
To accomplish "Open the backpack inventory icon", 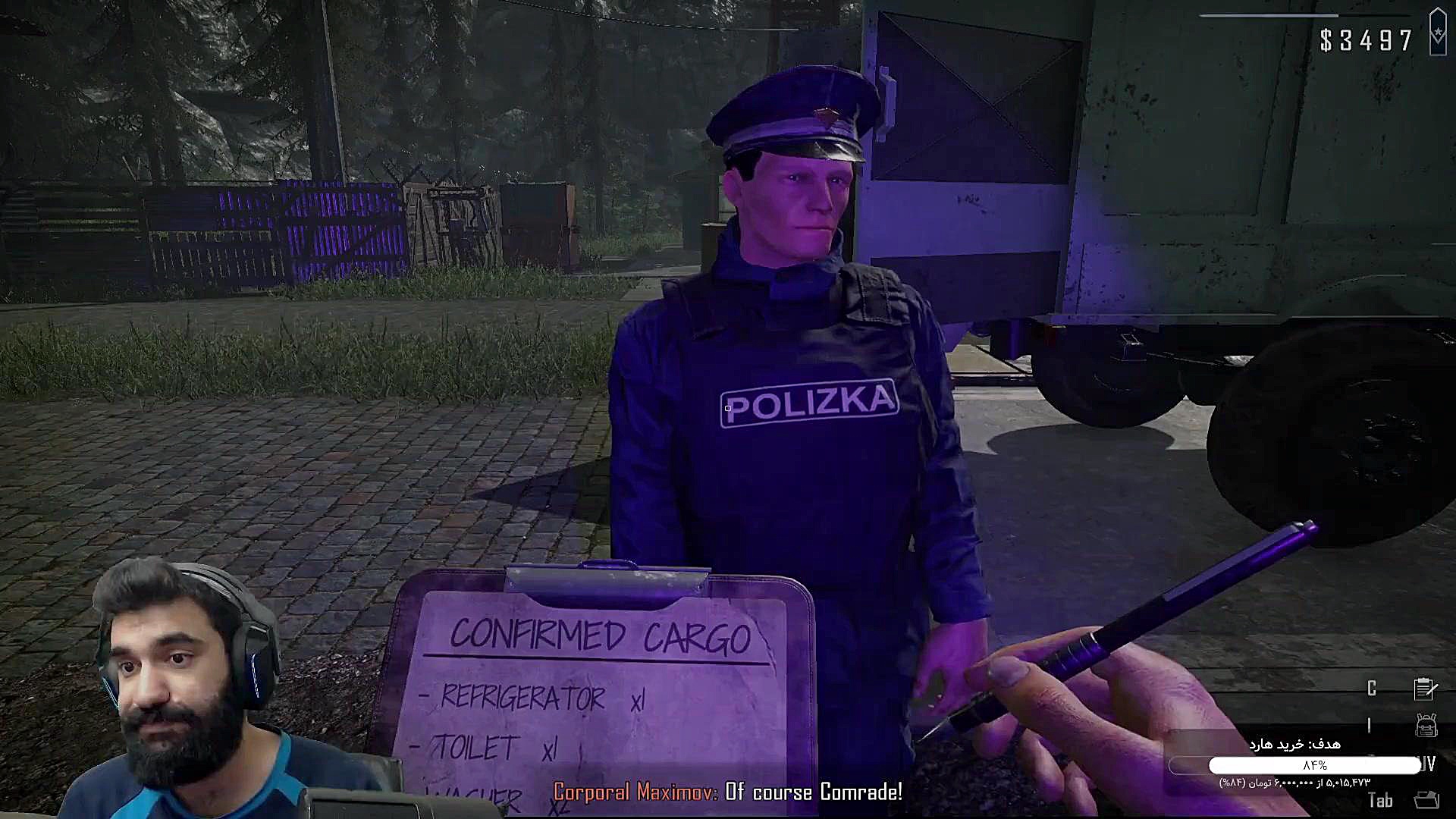I will 1426,726.
